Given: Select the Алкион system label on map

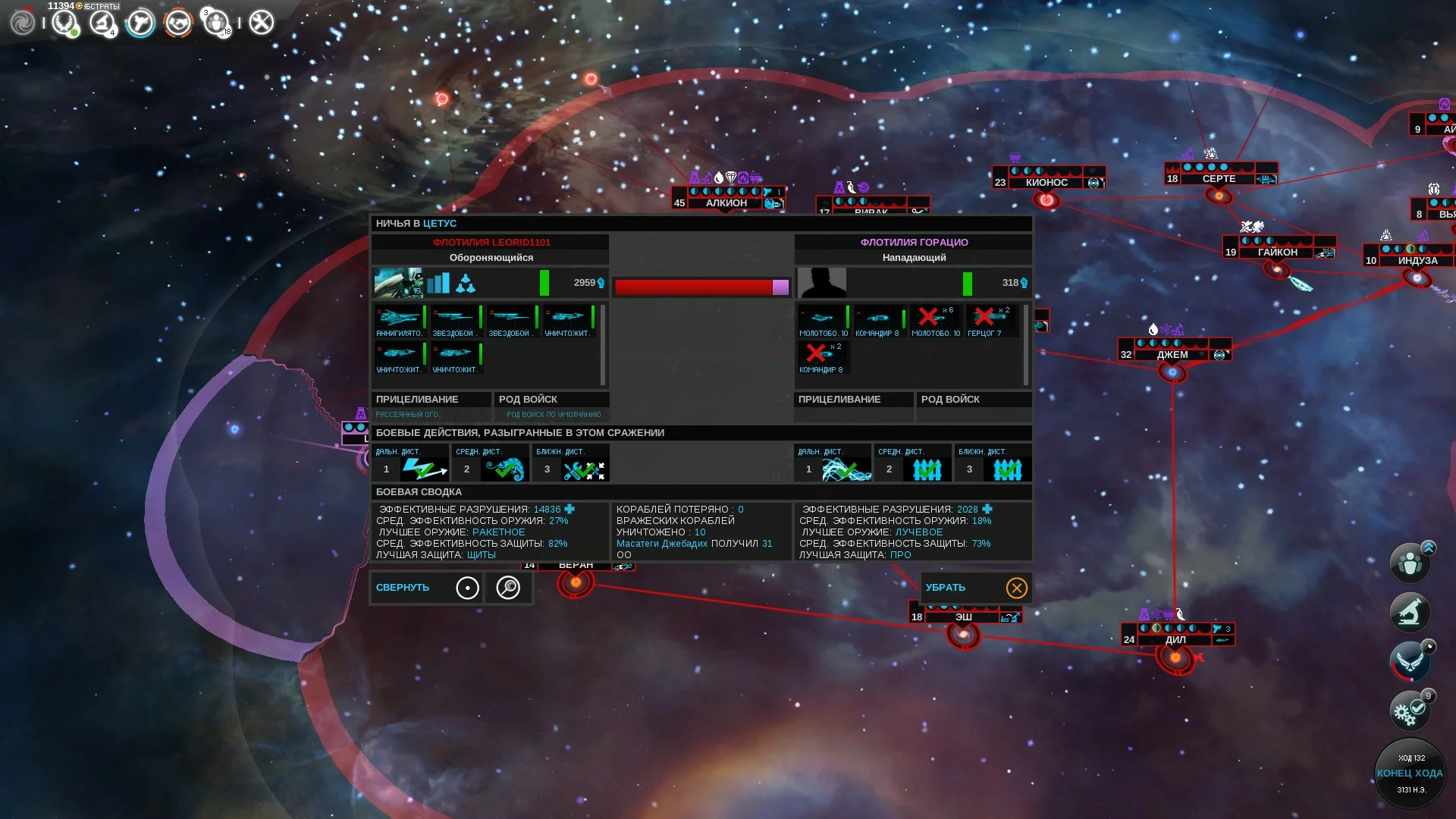Looking at the screenshot, I should 726,202.
